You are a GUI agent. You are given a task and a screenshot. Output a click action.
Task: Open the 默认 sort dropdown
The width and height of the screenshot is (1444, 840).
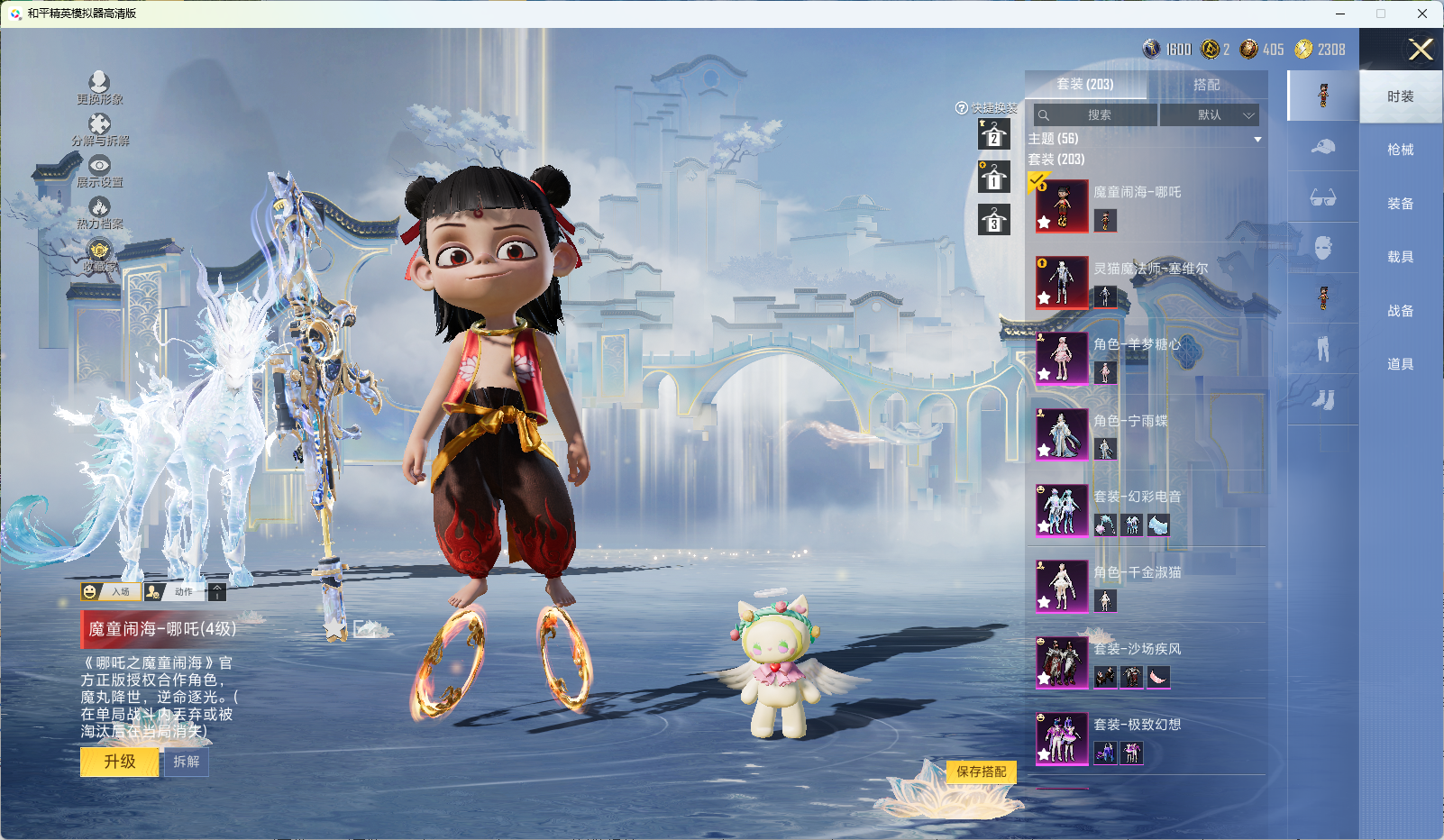point(1210,115)
